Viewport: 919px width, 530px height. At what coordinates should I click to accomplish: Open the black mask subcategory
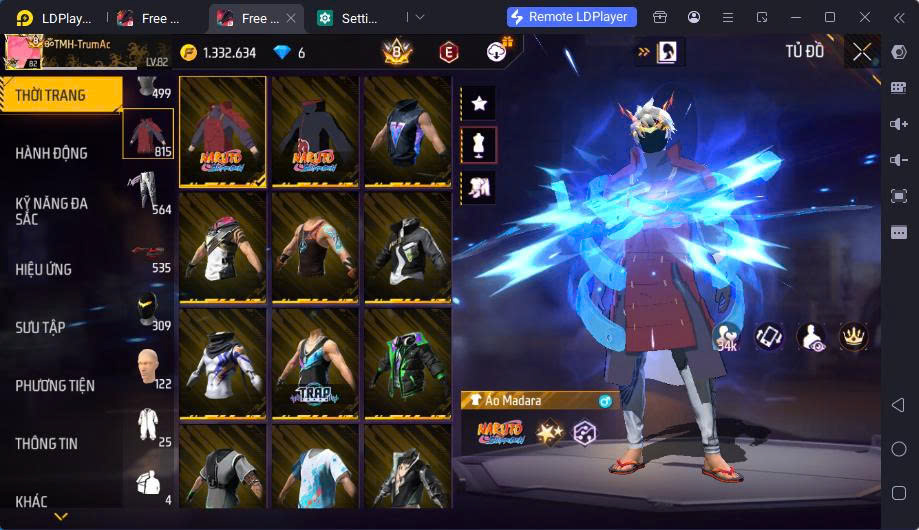(148, 309)
